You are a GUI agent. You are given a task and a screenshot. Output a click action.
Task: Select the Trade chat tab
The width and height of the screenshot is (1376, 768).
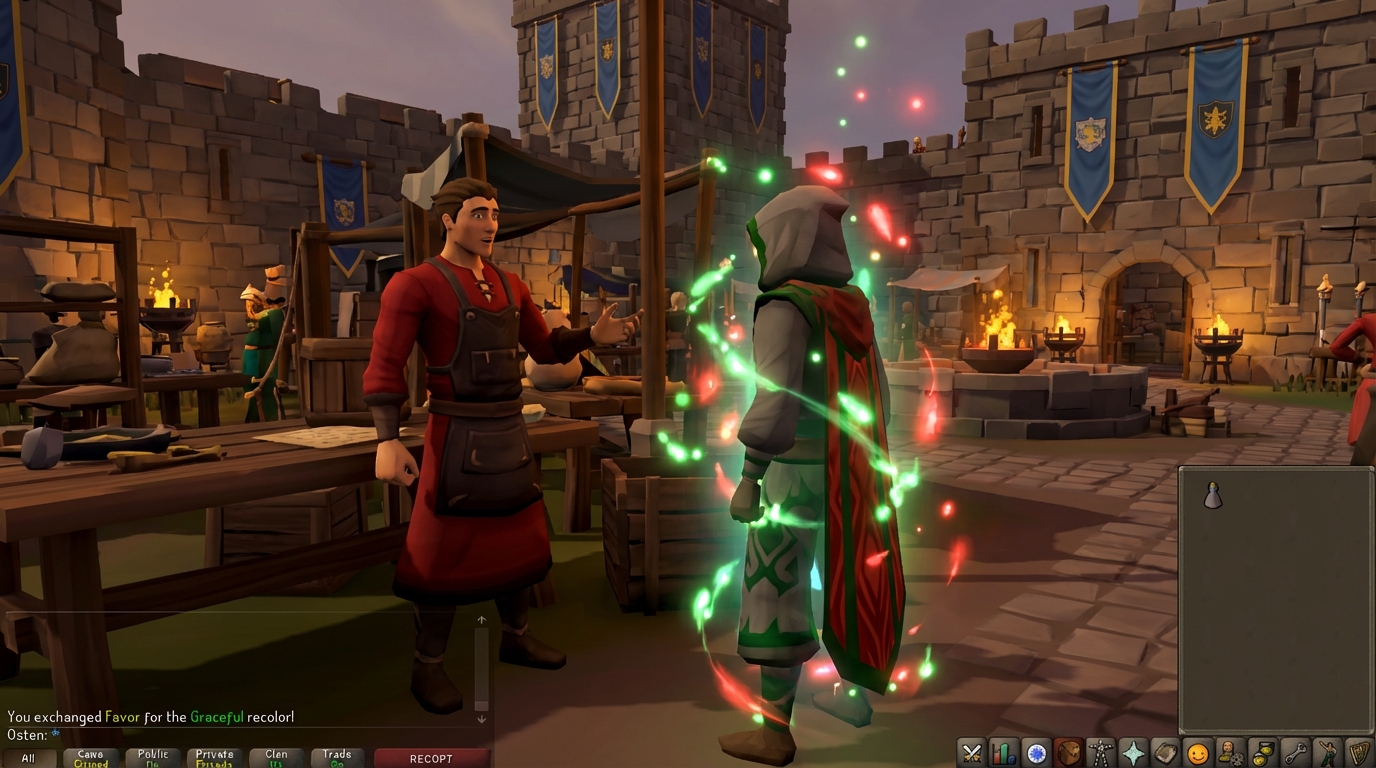click(337, 757)
